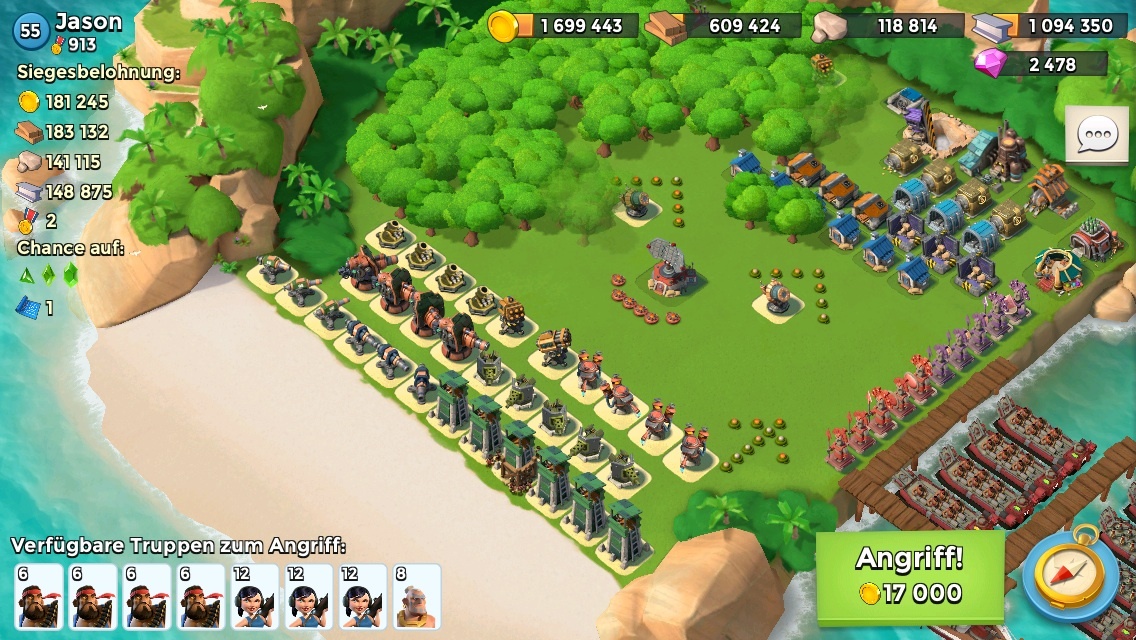Screen dimensions: 1136x640
Task: Open the chat speech bubble
Action: (1097, 133)
